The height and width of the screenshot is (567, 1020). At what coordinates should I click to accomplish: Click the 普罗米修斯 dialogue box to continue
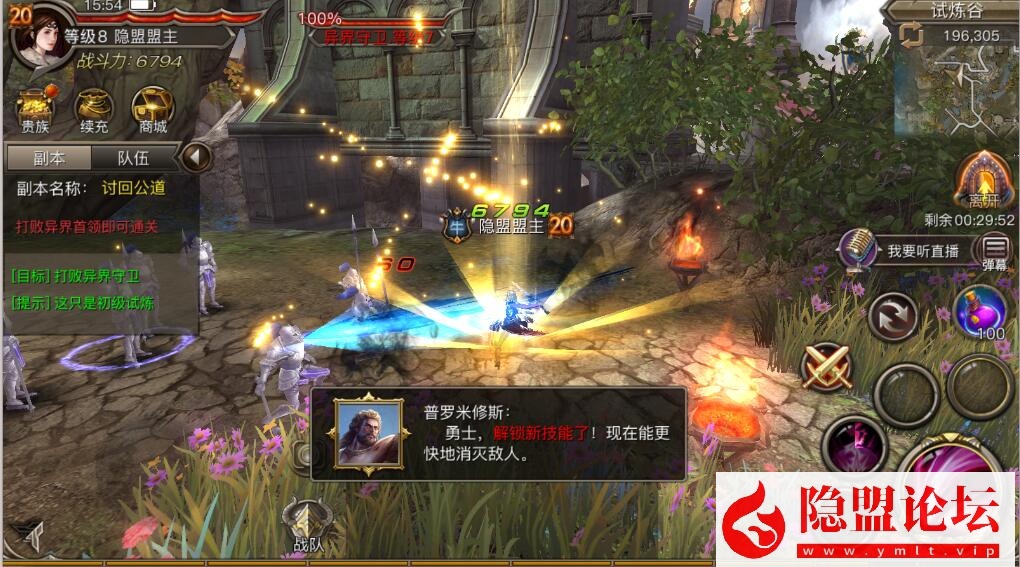498,434
